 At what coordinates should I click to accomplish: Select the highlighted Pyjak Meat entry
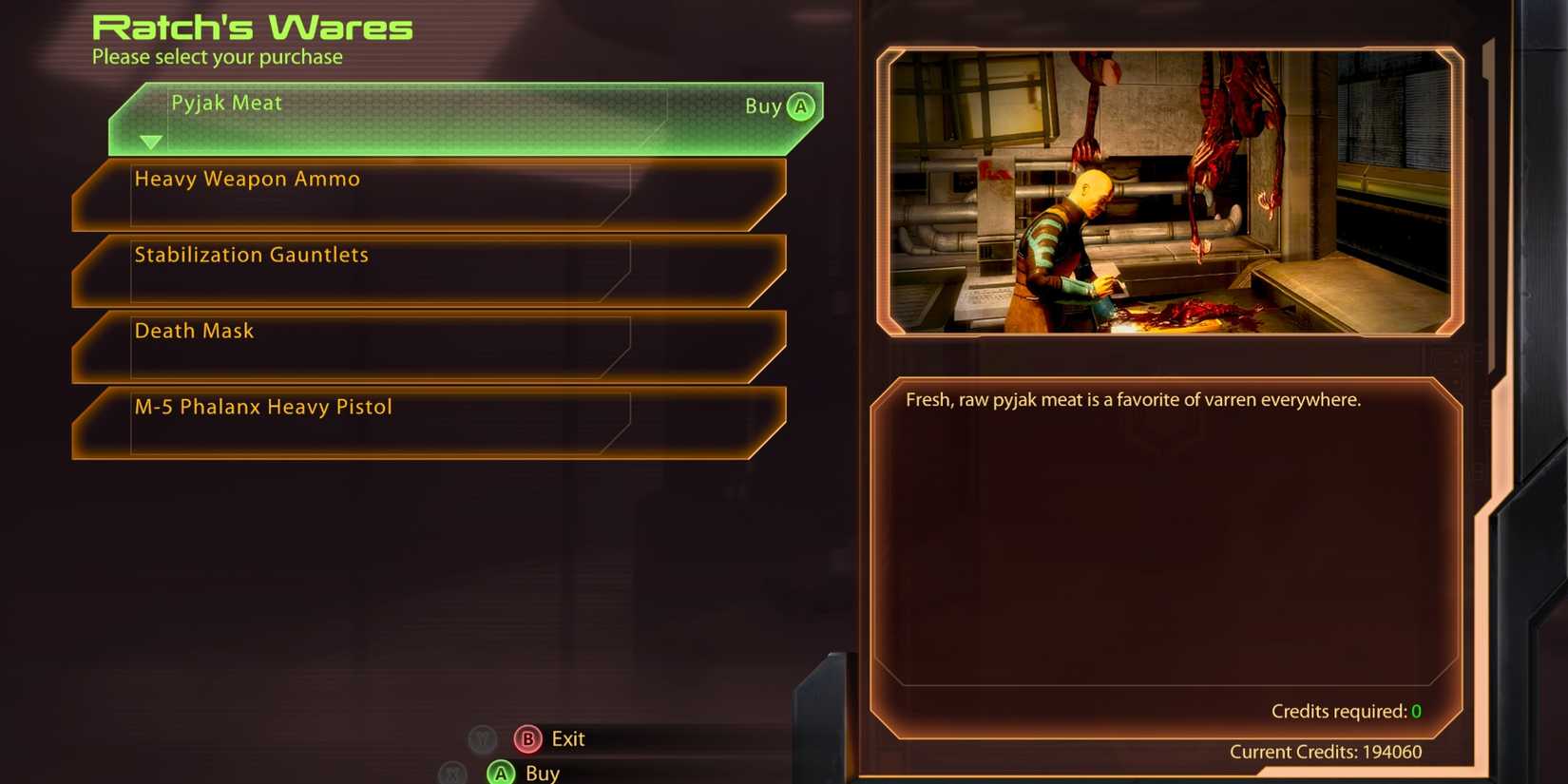pos(428,105)
